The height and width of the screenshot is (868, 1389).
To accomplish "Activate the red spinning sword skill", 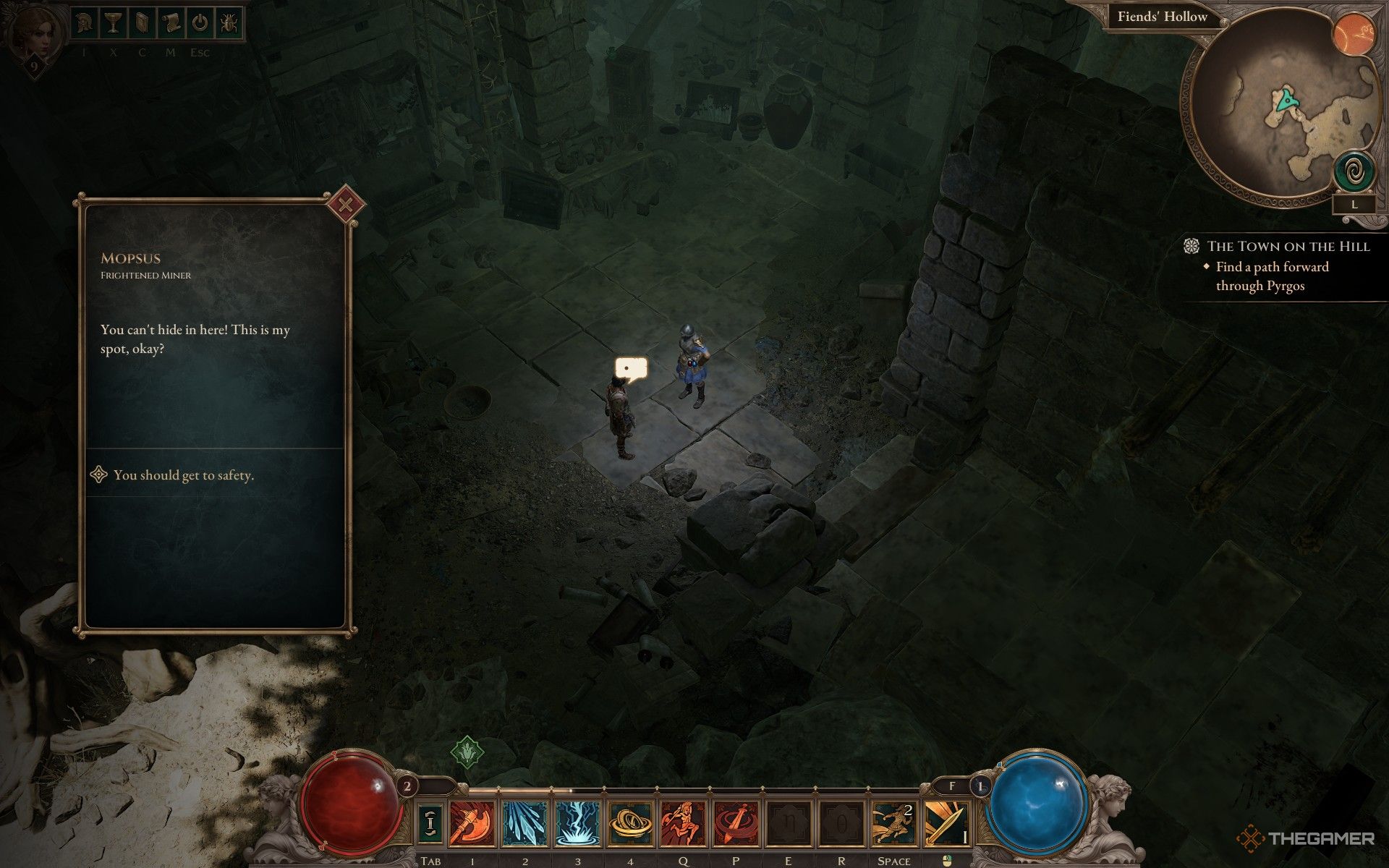I will pos(736,824).
